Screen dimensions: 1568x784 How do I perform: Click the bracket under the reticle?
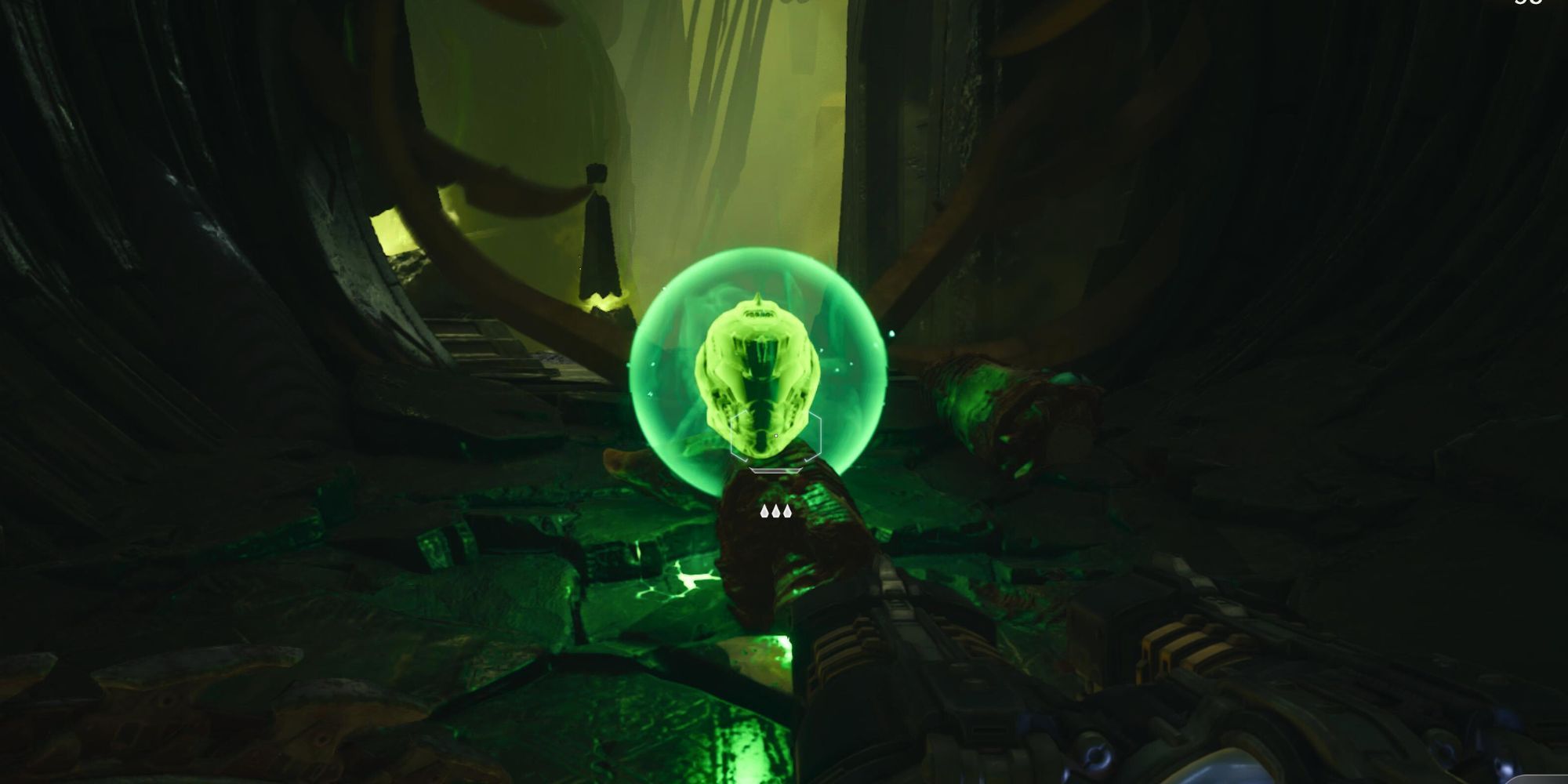tap(776, 471)
